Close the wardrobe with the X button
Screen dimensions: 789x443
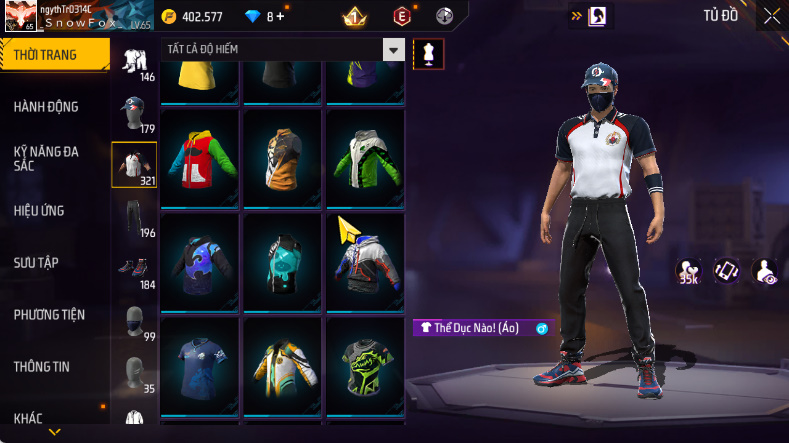[772, 16]
